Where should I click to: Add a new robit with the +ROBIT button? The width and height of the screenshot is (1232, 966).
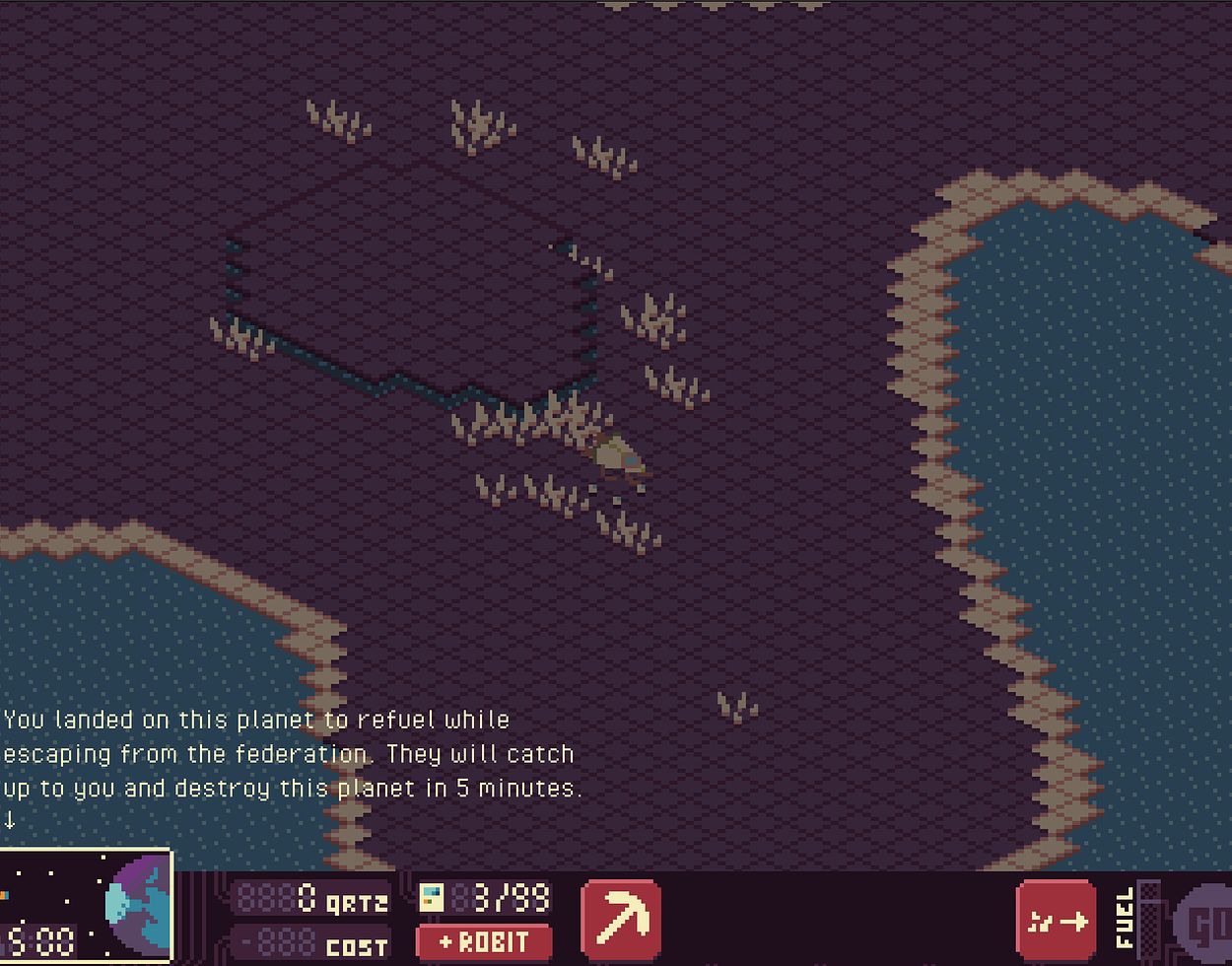(484, 942)
